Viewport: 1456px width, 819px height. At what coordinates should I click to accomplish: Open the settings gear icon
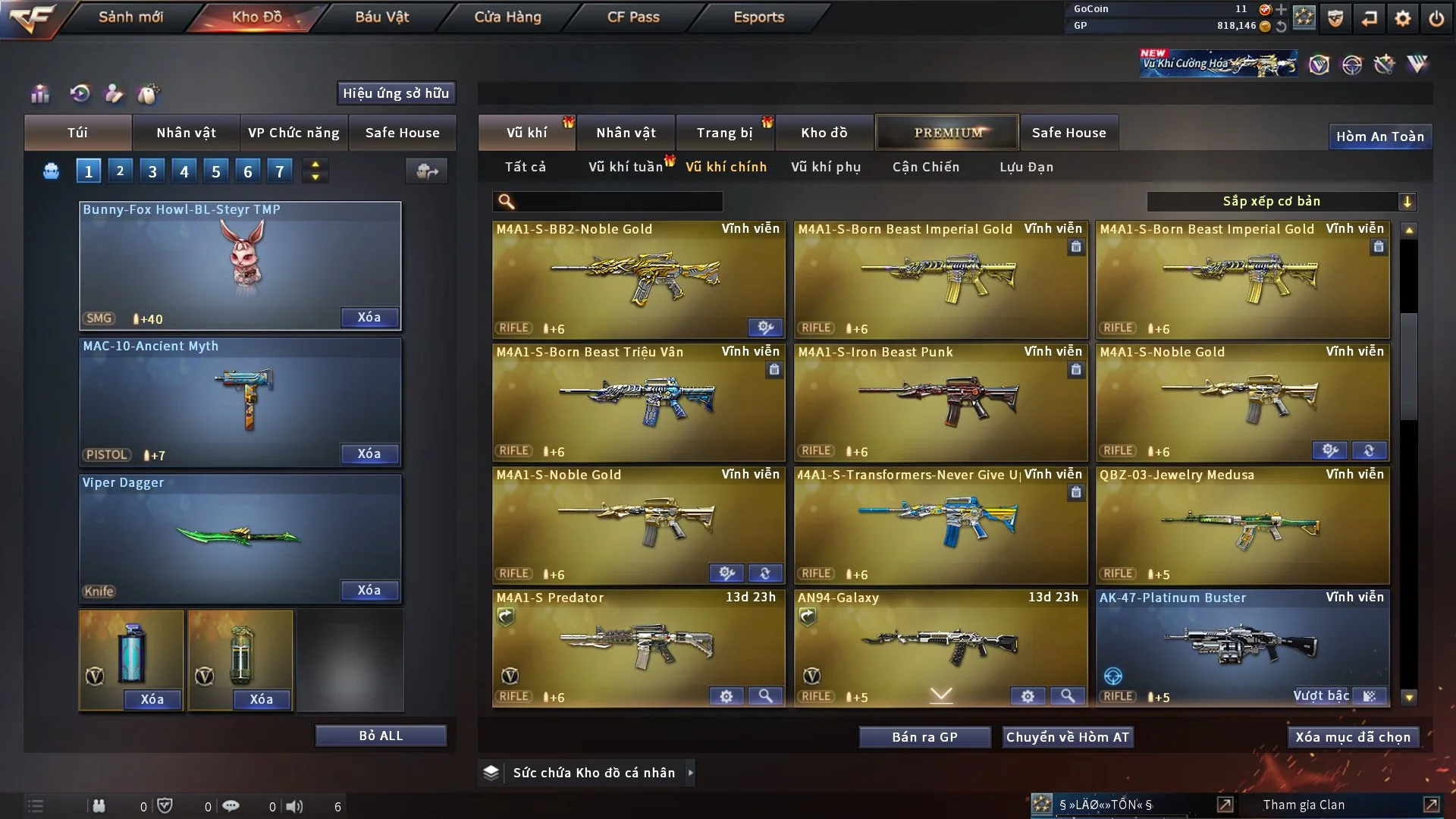(1403, 18)
